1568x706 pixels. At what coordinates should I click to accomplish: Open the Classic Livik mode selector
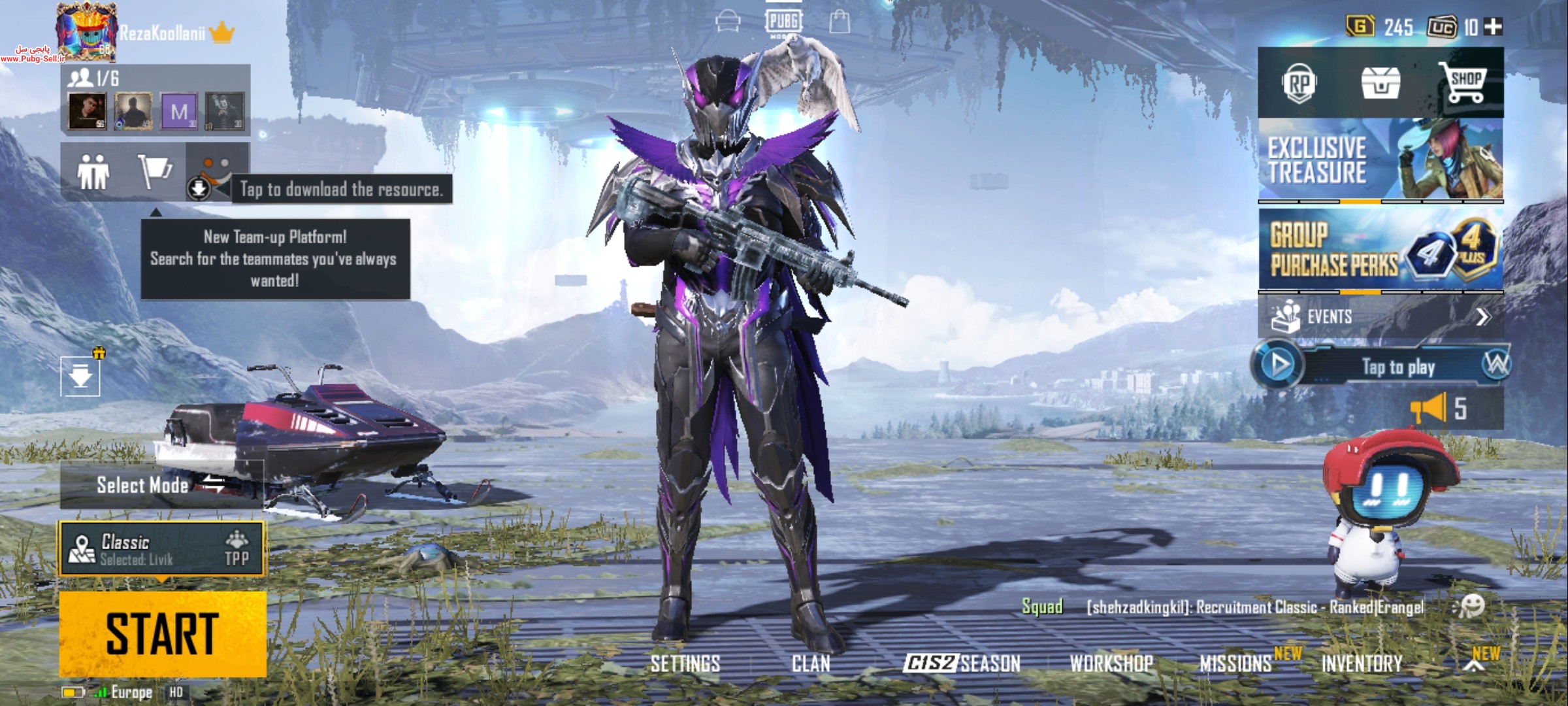(162, 549)
